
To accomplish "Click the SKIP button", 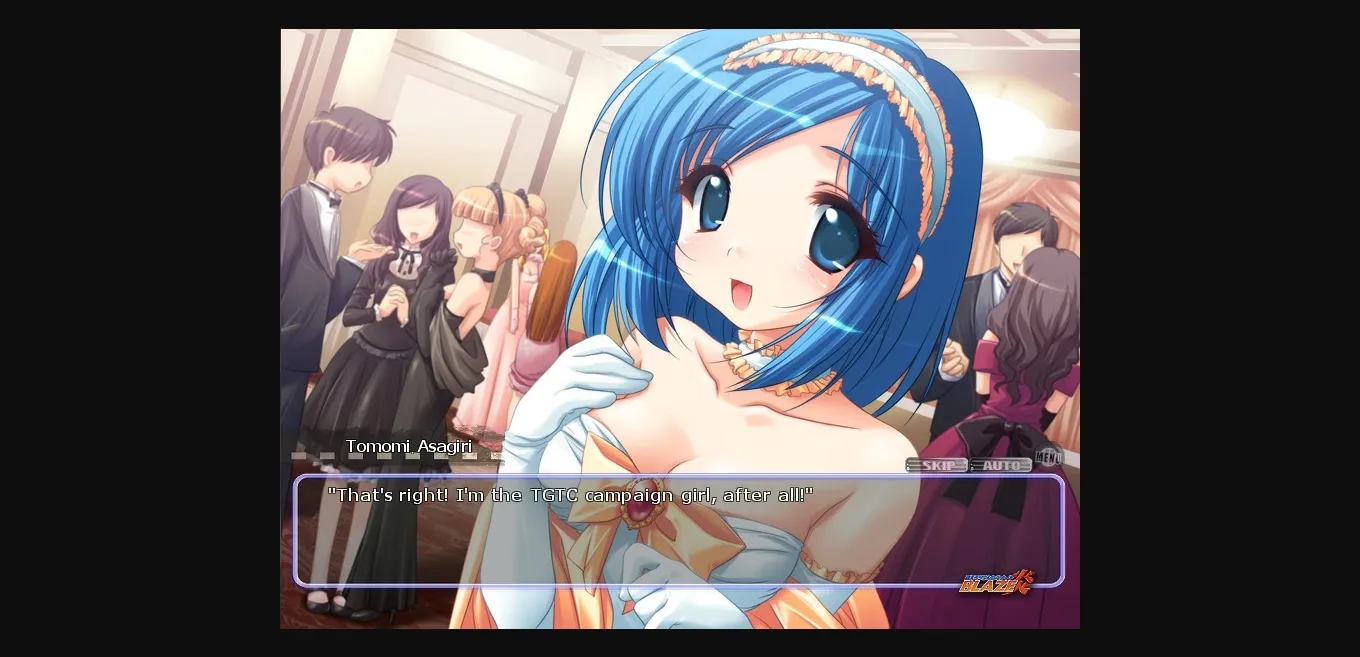I will tap(936, 465).
